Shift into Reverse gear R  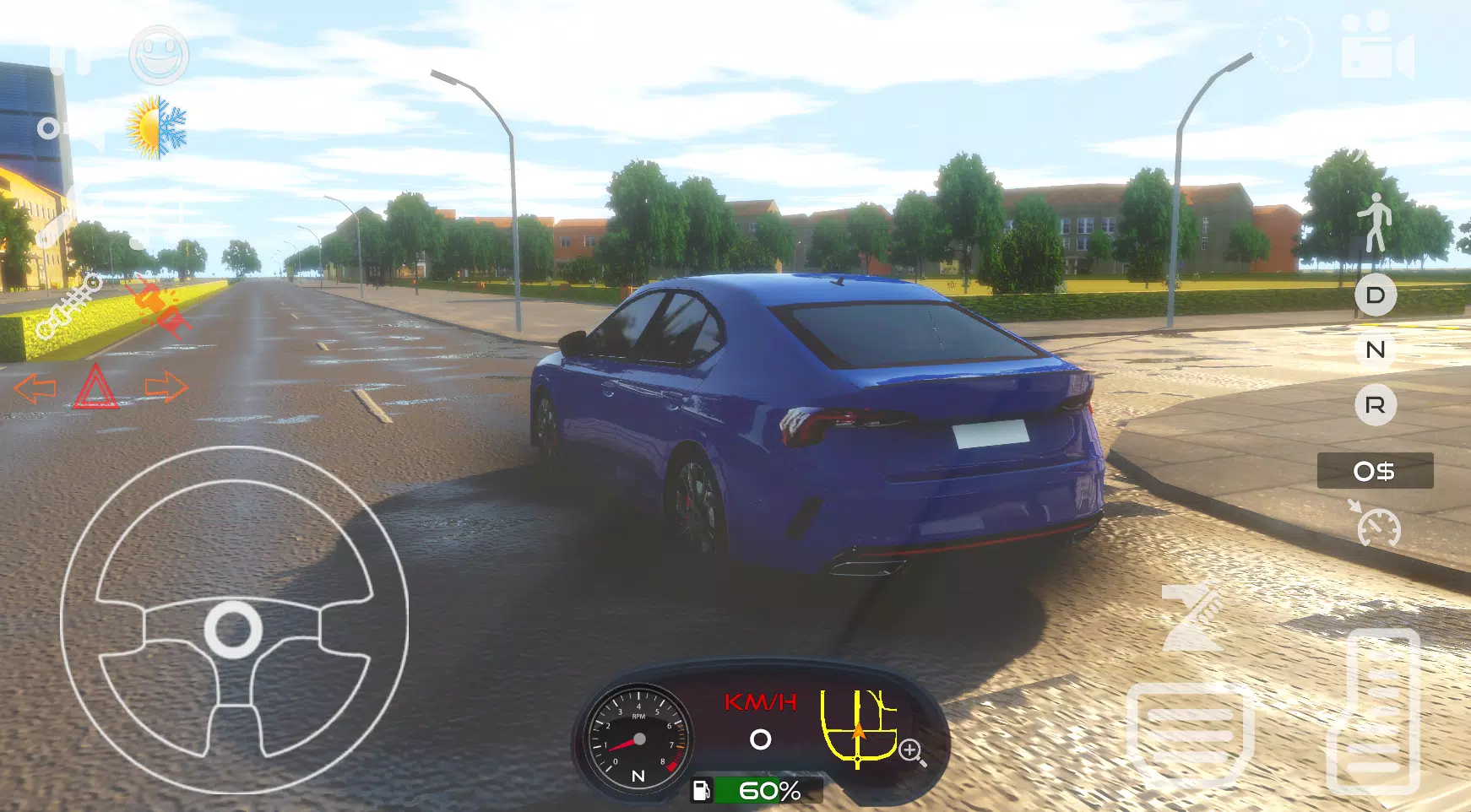1376,405
